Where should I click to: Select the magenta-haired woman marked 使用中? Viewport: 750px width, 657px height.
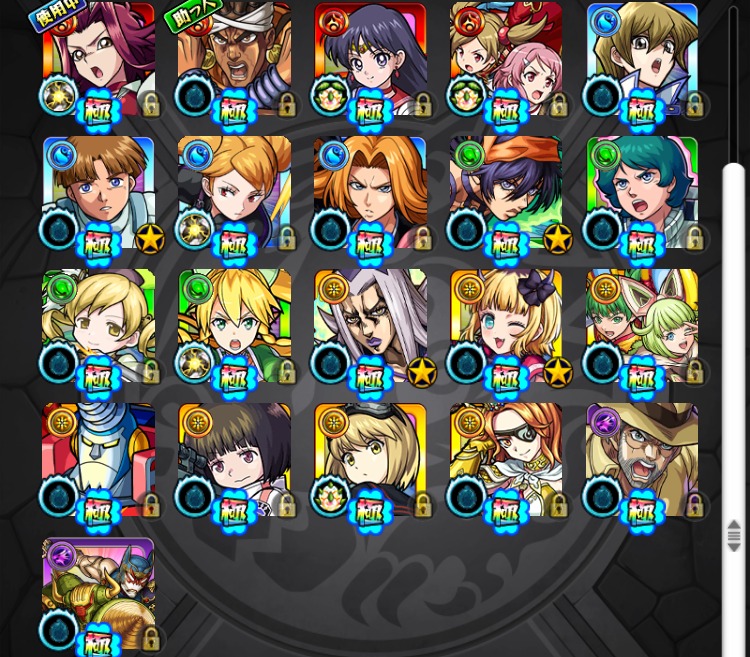point(98,58)
